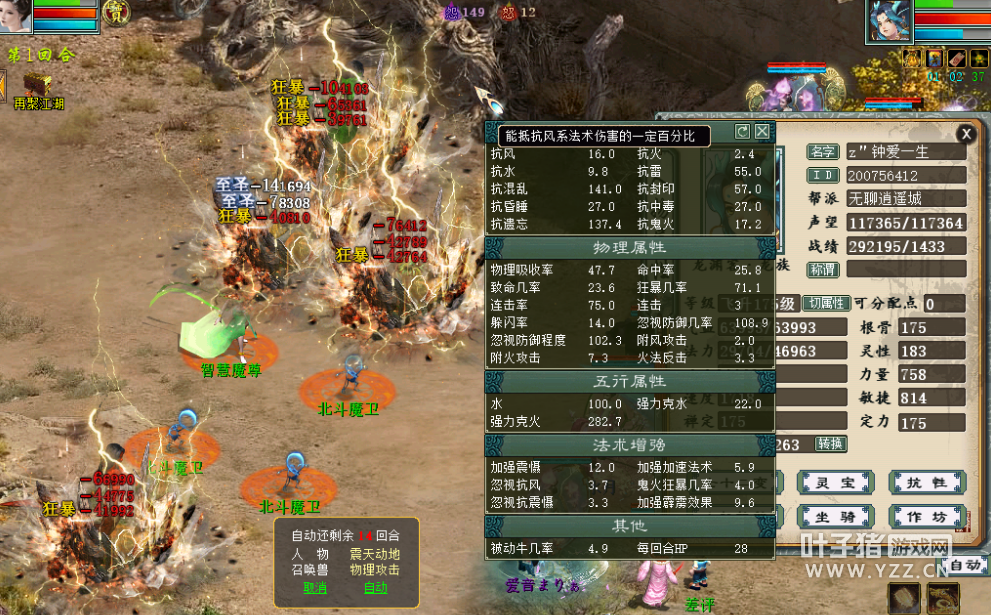The width and height of the screenshot is (991, 615).
Task: Select the player portrait at top left
Action: pyautogui.click(x=17, y=15)
